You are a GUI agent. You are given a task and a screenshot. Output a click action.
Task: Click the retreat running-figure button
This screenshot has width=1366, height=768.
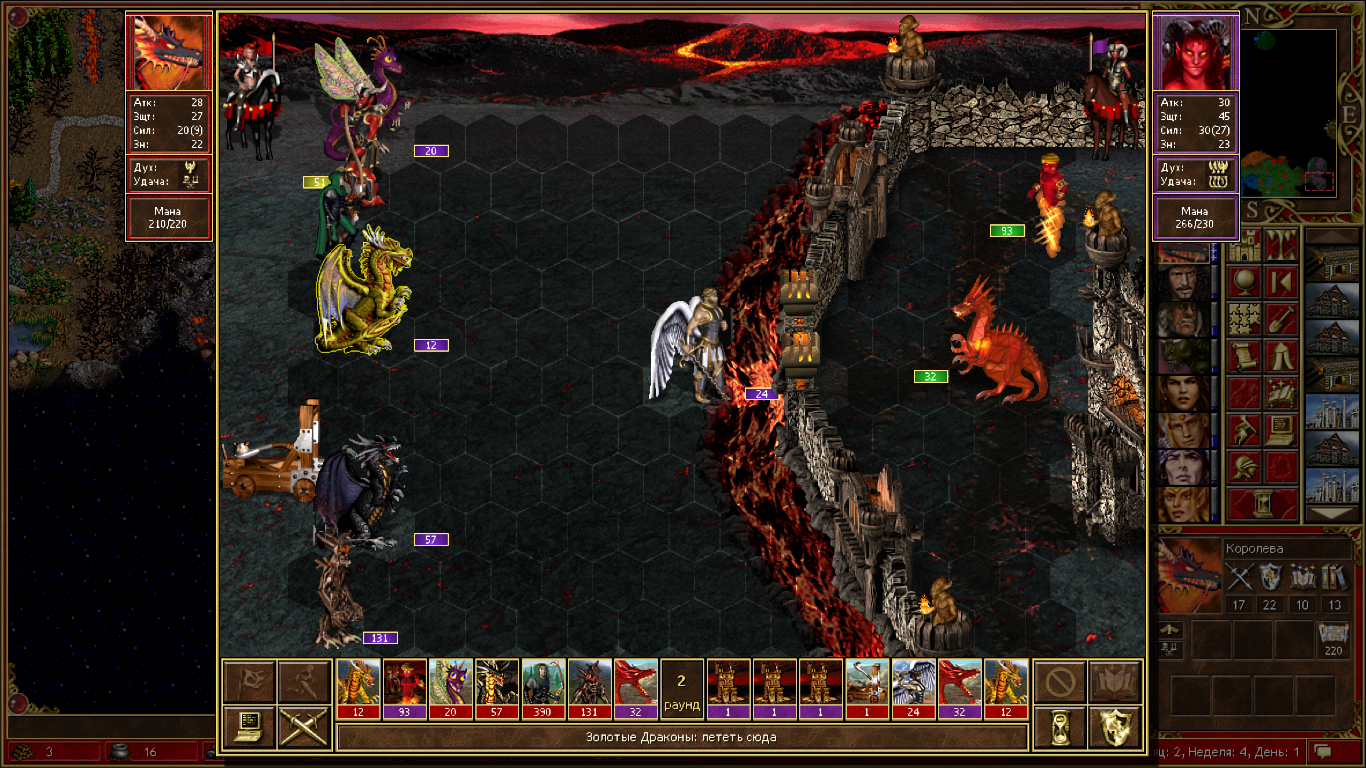click(300, 682)
